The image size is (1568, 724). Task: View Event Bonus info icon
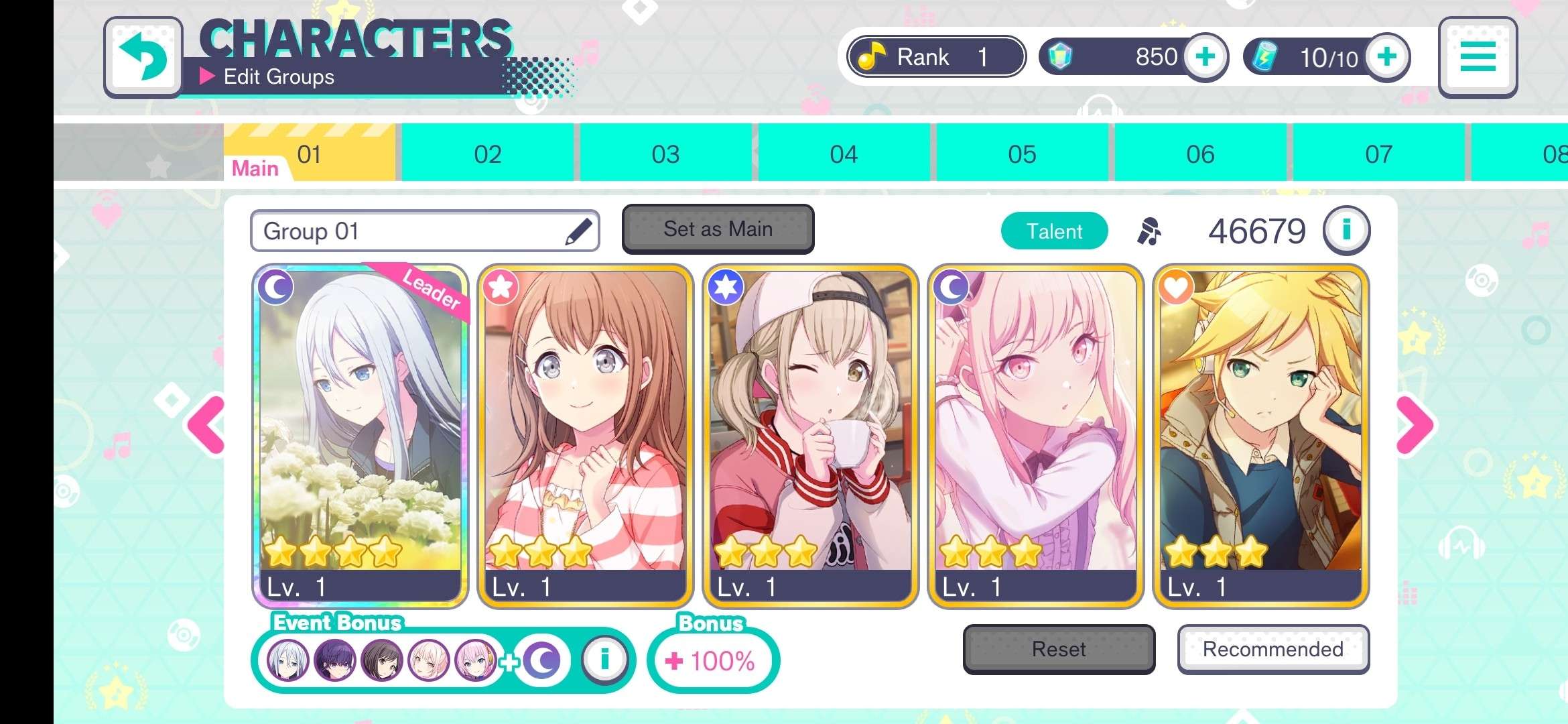point(604,660)
